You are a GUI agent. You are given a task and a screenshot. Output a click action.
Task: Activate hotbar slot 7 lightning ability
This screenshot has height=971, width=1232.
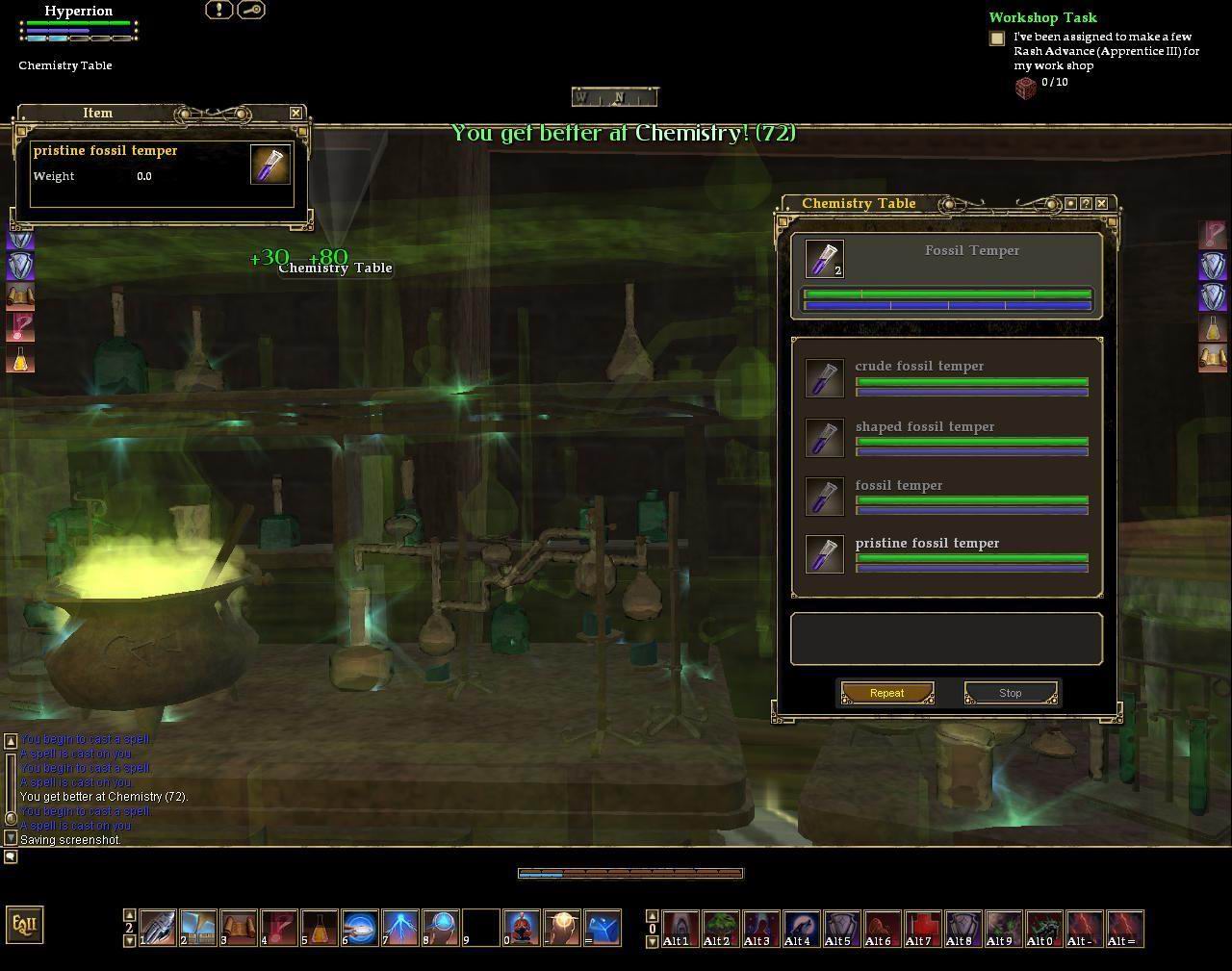pyautogui.click(x=400, y=928)
